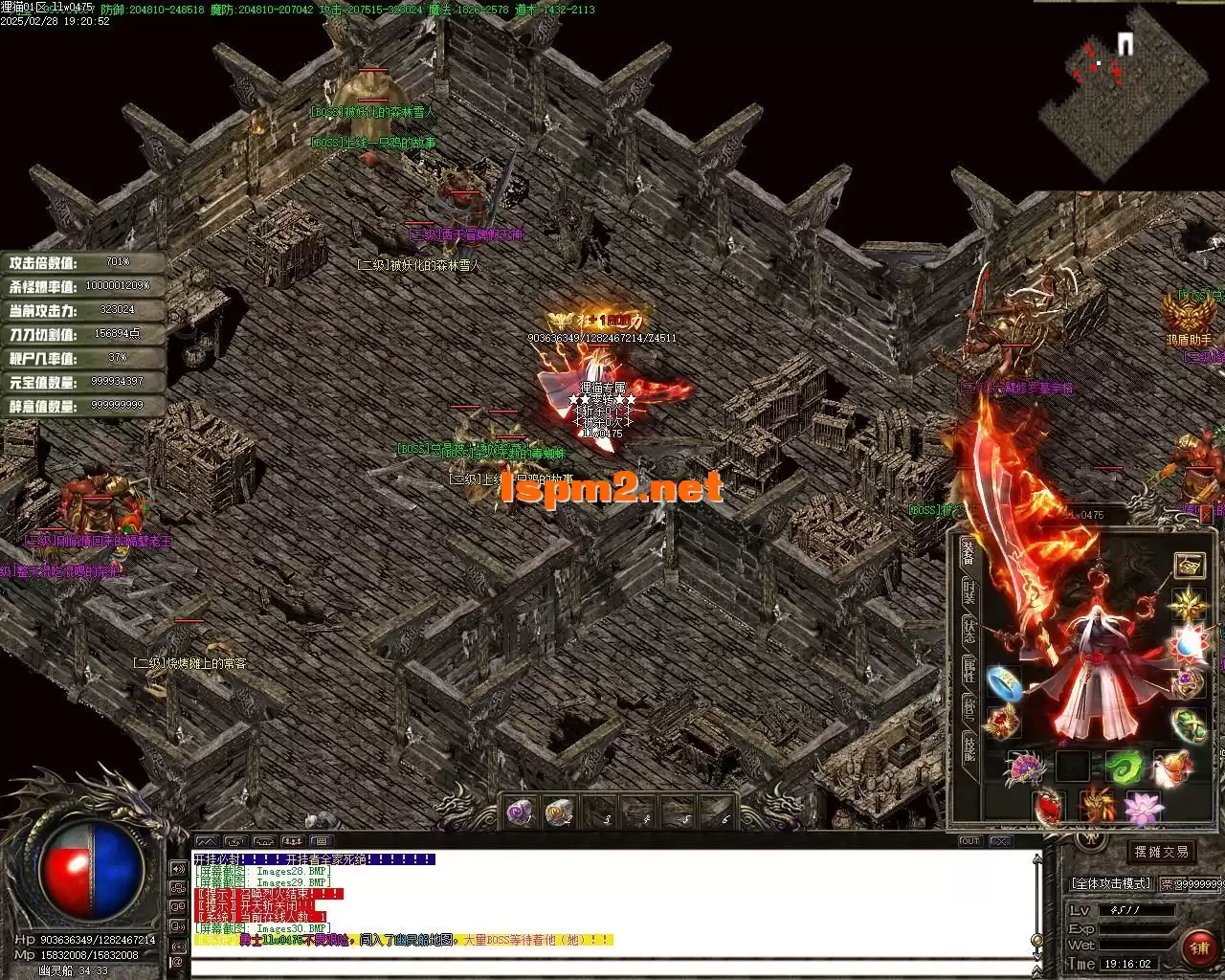
Task: Select the pink lotus equipment slot
Action: tap(1144, 809)
